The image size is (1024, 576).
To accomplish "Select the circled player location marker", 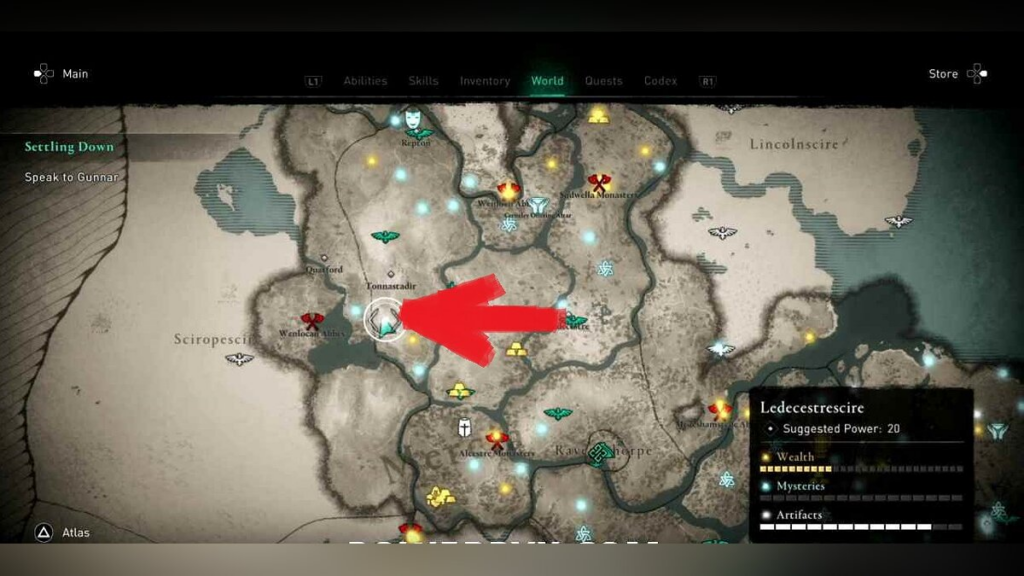I will tap(386, 319).
